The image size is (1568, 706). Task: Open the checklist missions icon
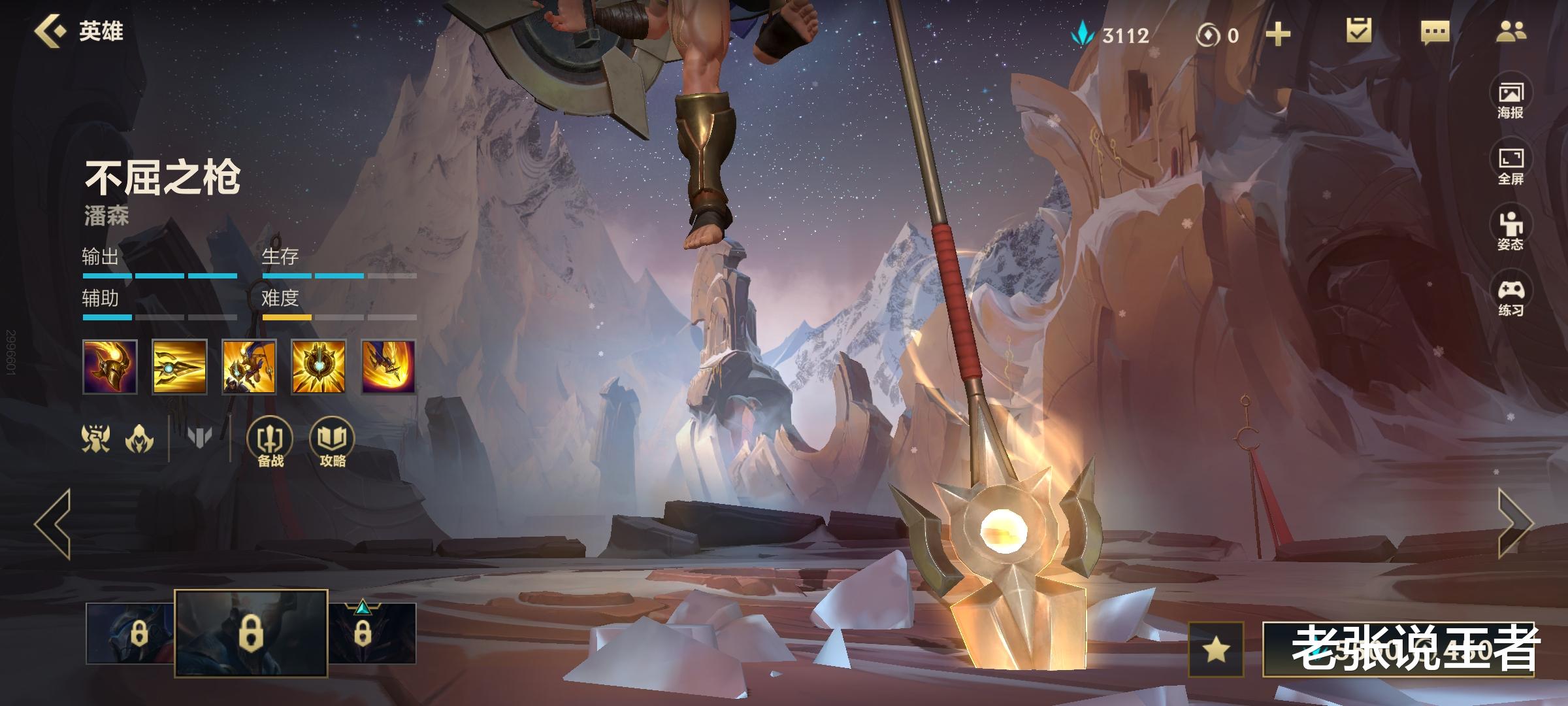[x=1359, y=31]
